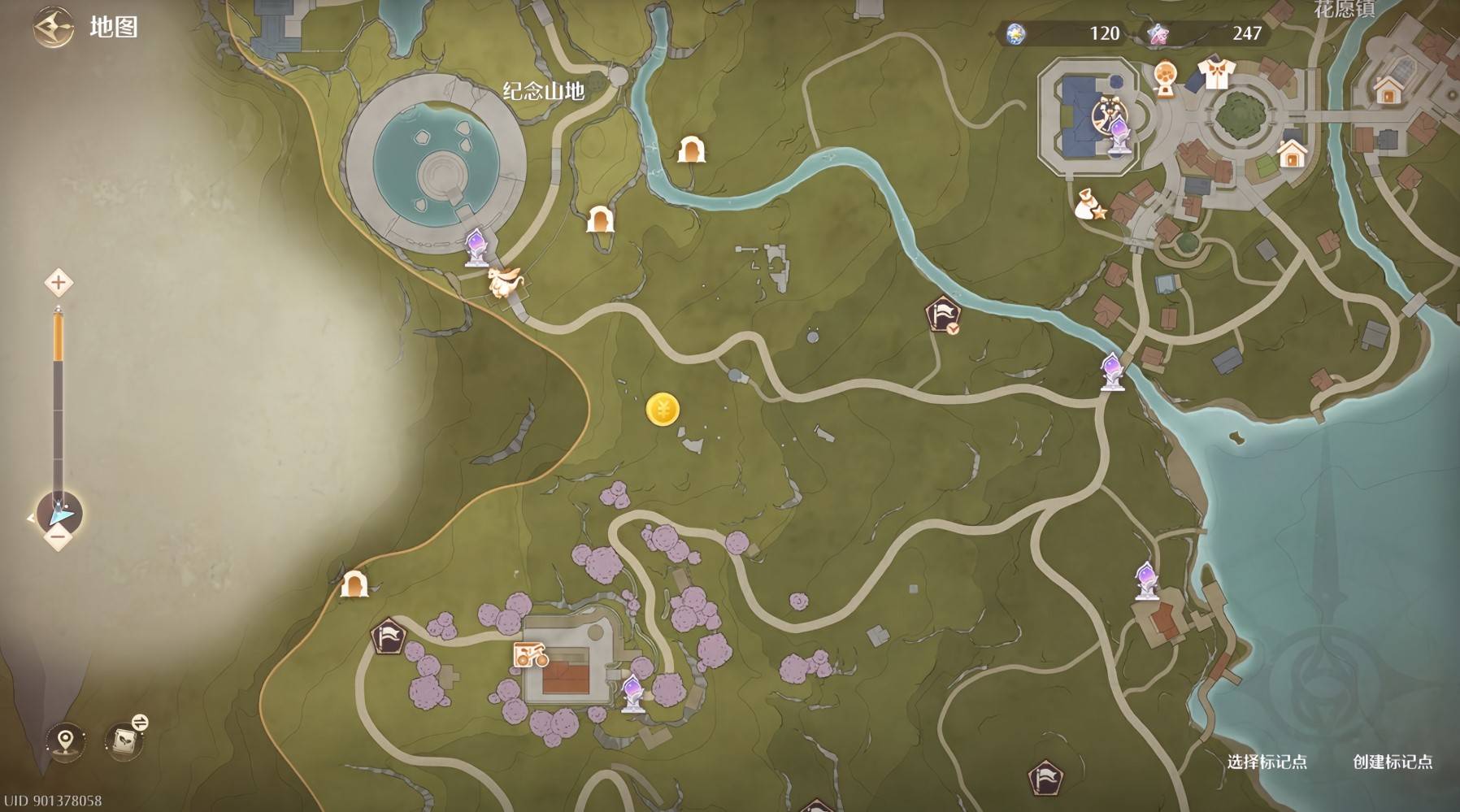This screenshot has width=1460, height=812.
Task: Open the location pin marker list
Action: point(66,740)
